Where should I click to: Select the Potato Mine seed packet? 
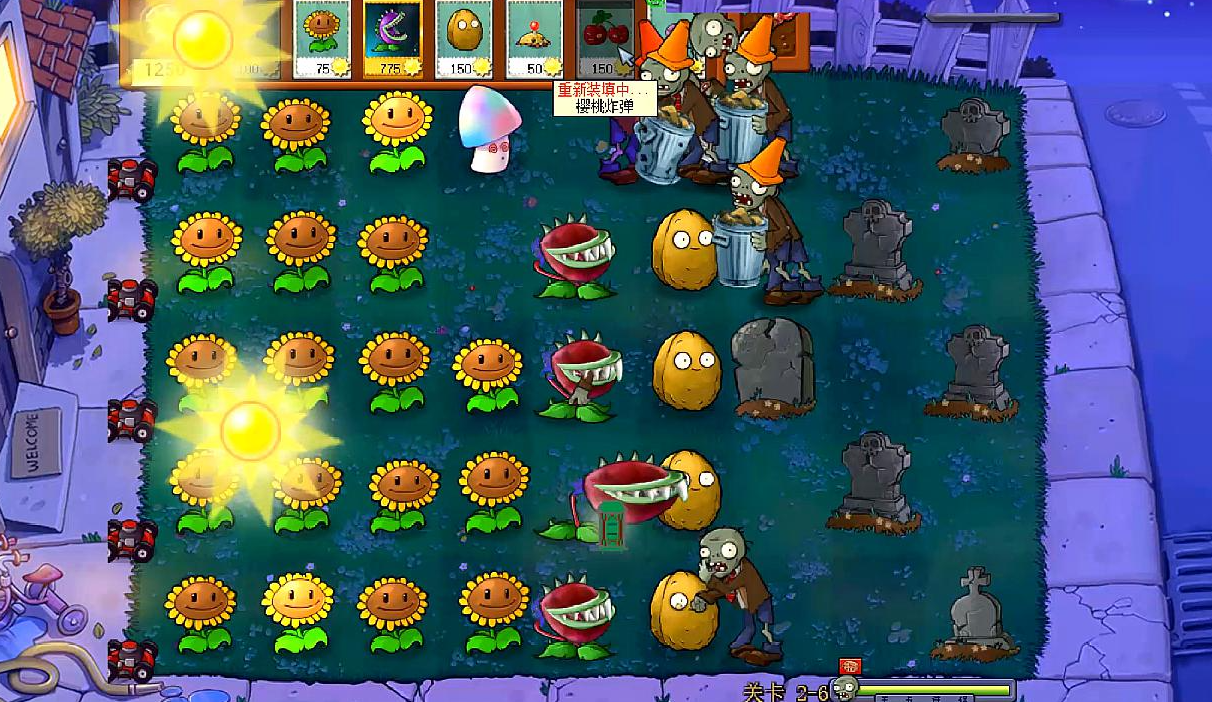[533, 39]
